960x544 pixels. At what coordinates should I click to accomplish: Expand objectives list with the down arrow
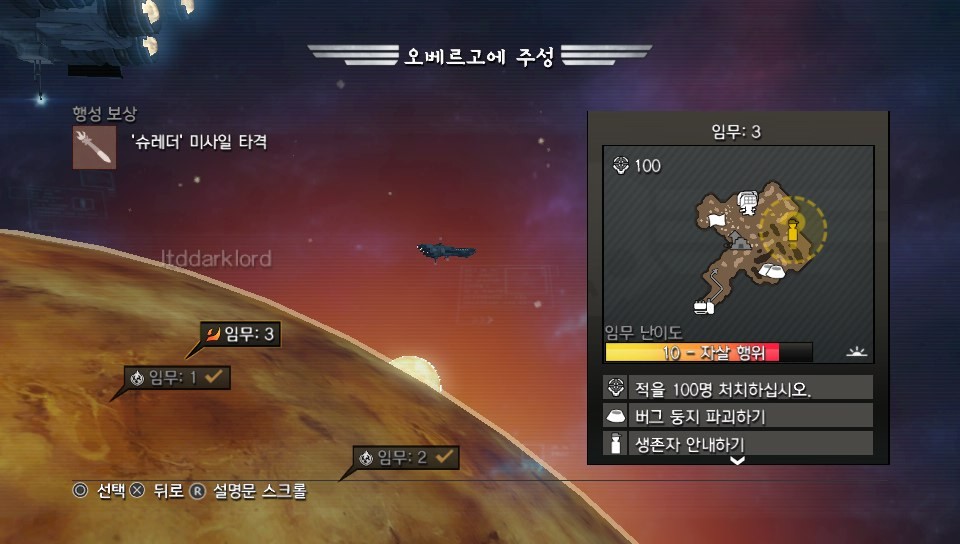(738, 461)
